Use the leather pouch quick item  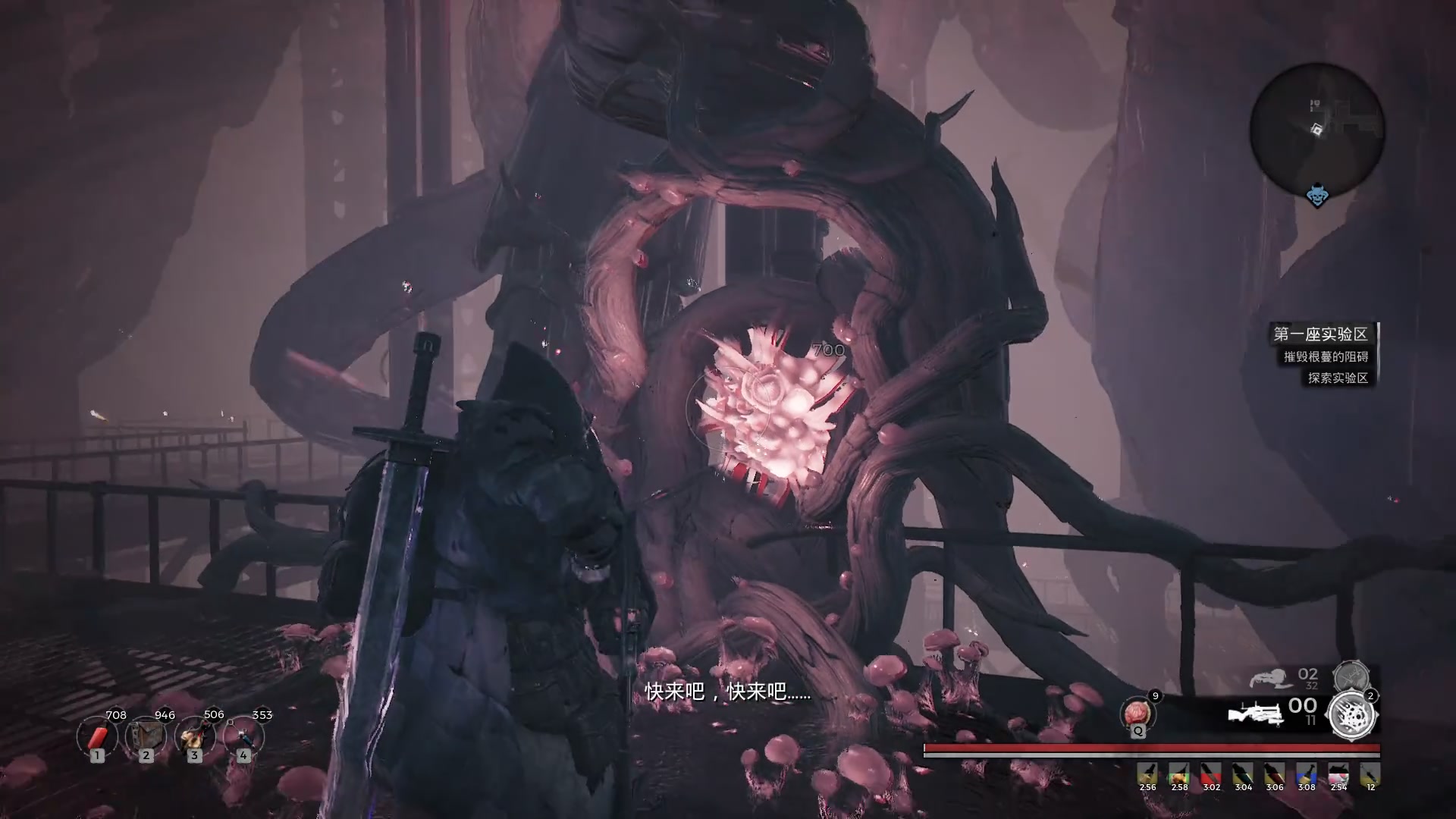pos(146,736)
